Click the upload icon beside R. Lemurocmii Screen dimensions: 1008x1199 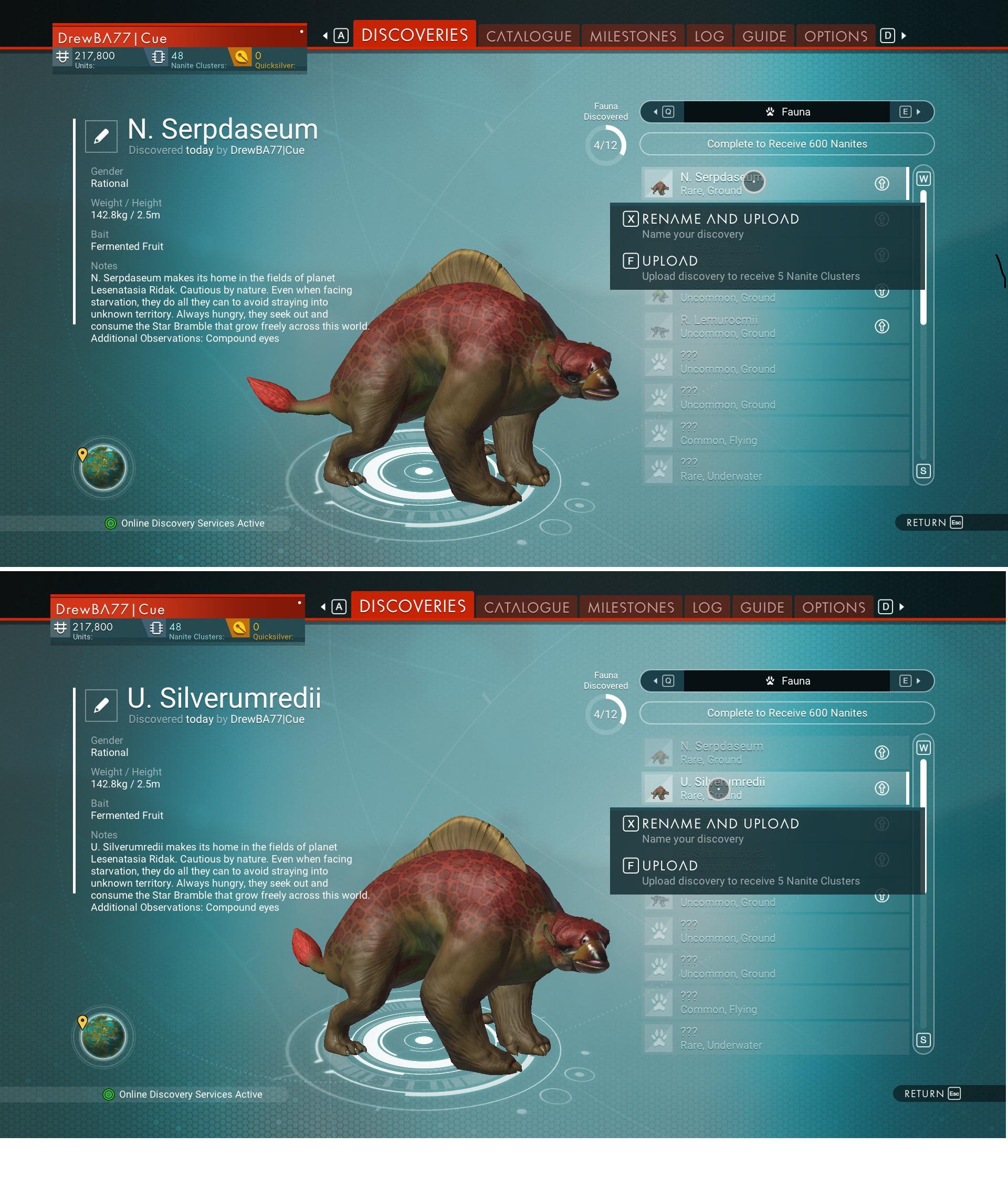pos(881,326)
